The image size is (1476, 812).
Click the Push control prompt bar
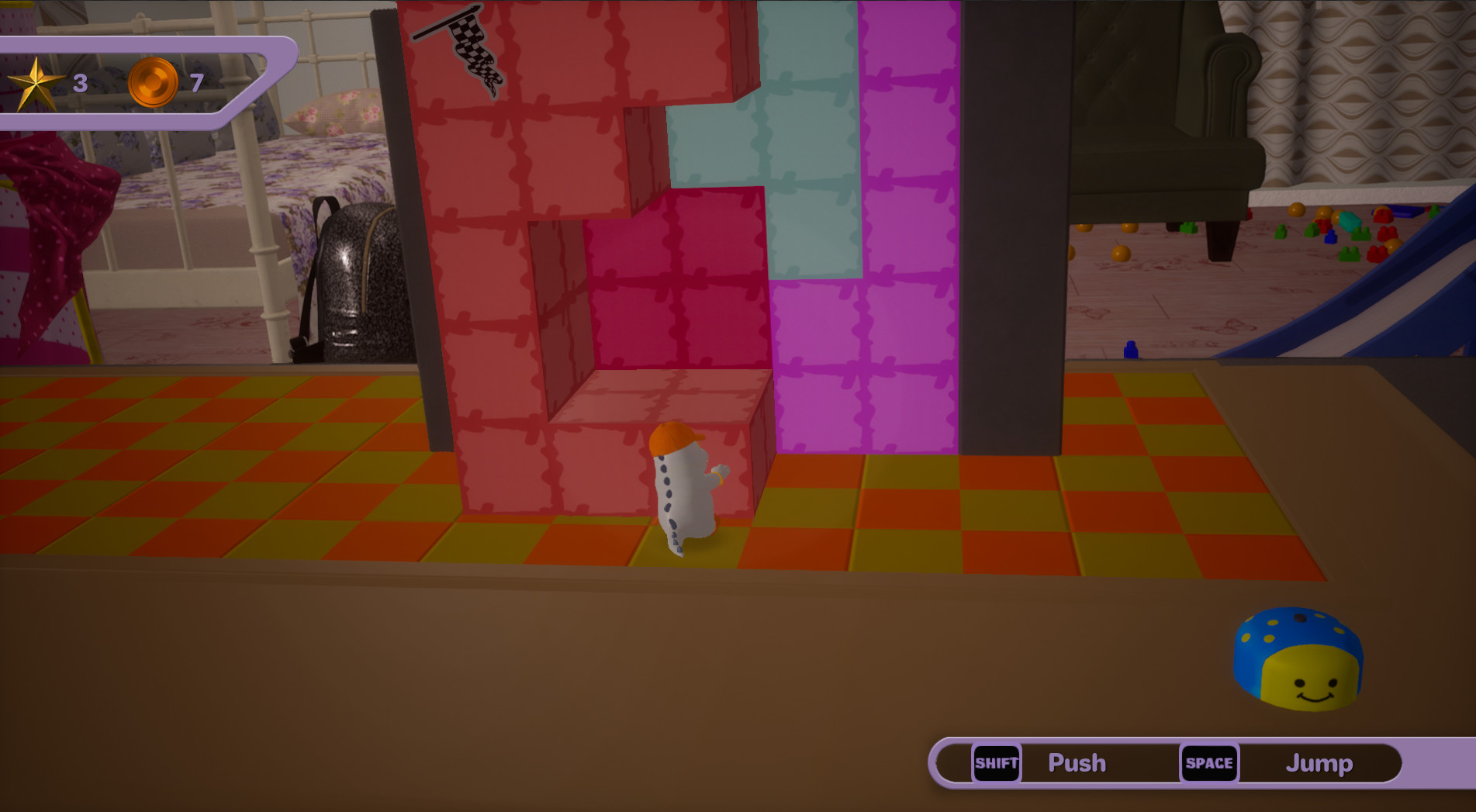tap(1077, 763)
